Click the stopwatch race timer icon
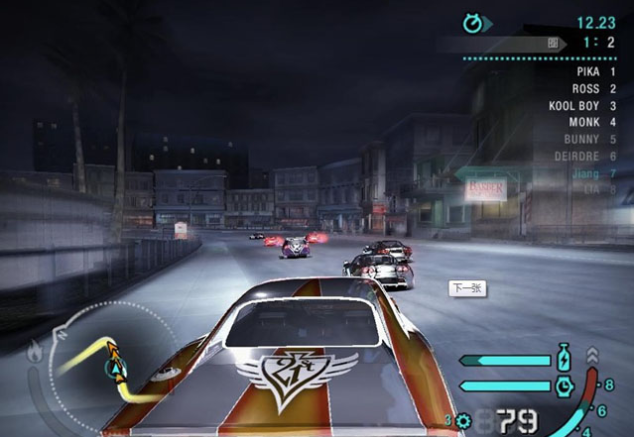The image size is (634, 437). click(473, 22)
